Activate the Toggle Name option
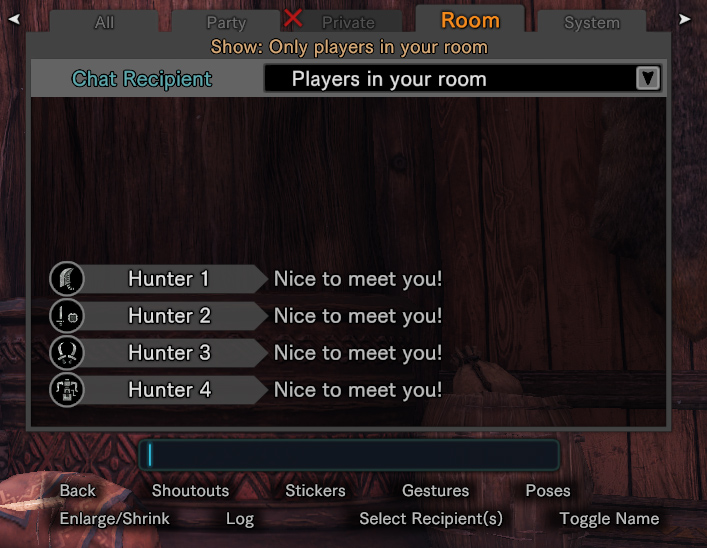This screenshot has height=548, width=707. [x=609, y=519]
